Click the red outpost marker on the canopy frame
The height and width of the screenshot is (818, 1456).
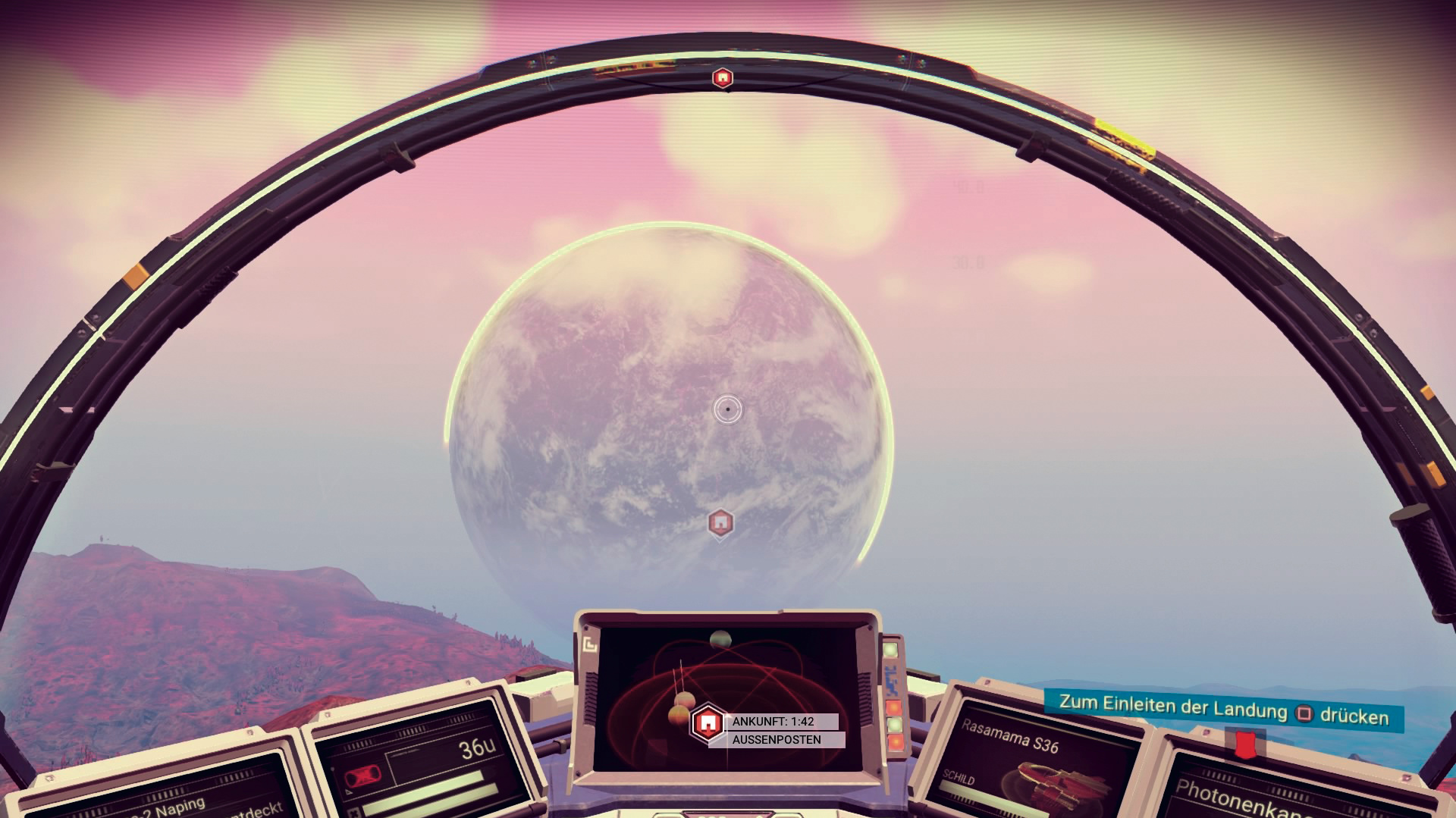click(x=723, y=77)
